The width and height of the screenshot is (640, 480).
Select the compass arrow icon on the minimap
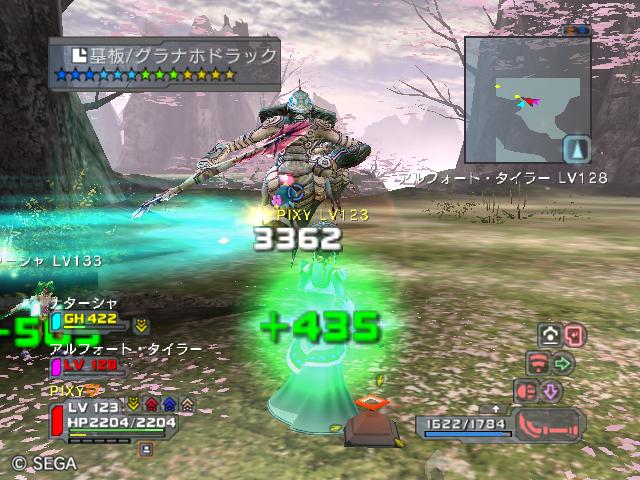coord(576,149)
